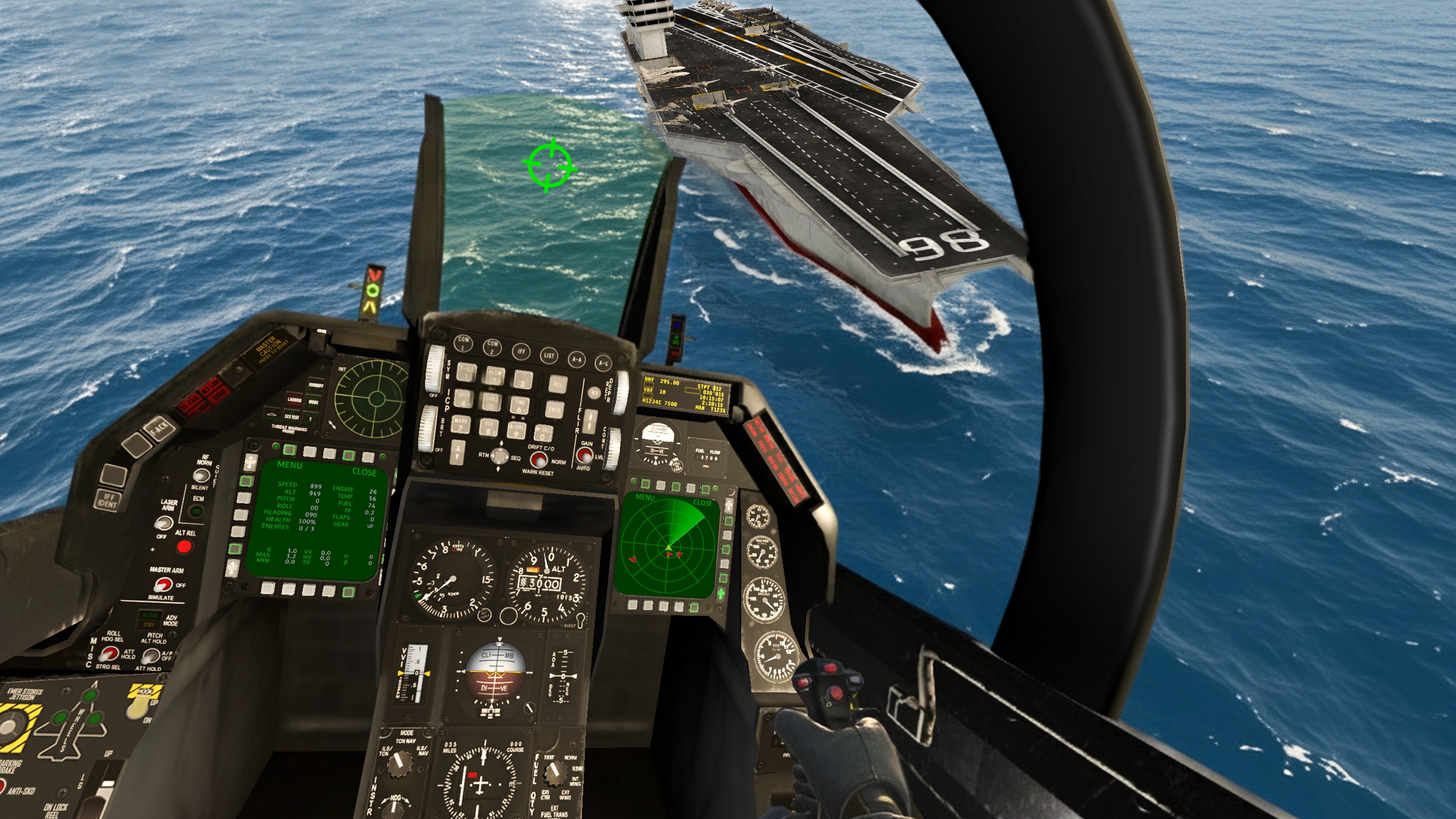Screen dimensions: 1456x819
Task: Click the IFF round button
Action: (x=520, y=351)
